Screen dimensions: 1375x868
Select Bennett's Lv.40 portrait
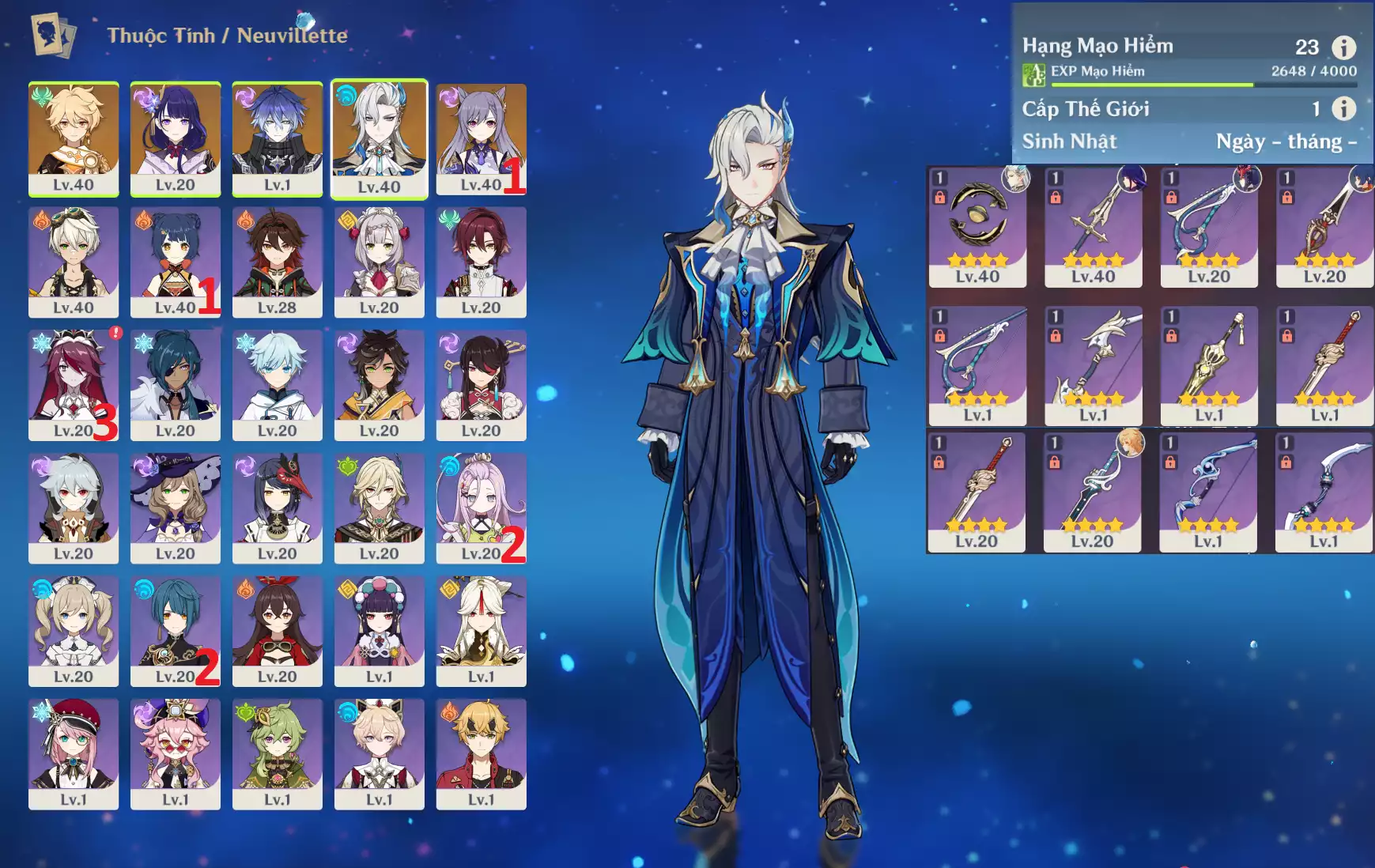[74, 262]
